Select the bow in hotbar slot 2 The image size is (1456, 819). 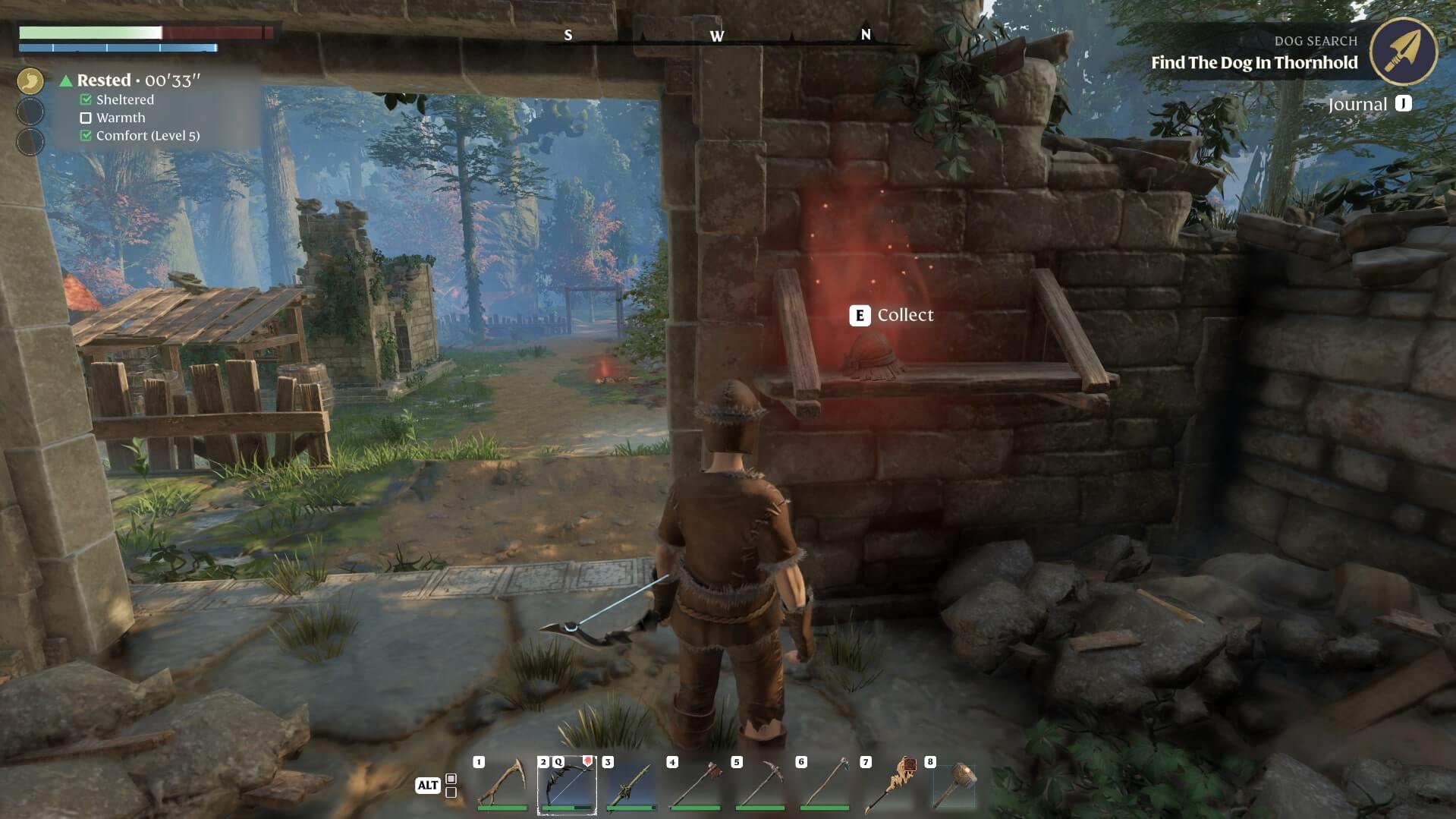(x=568, y=786)
